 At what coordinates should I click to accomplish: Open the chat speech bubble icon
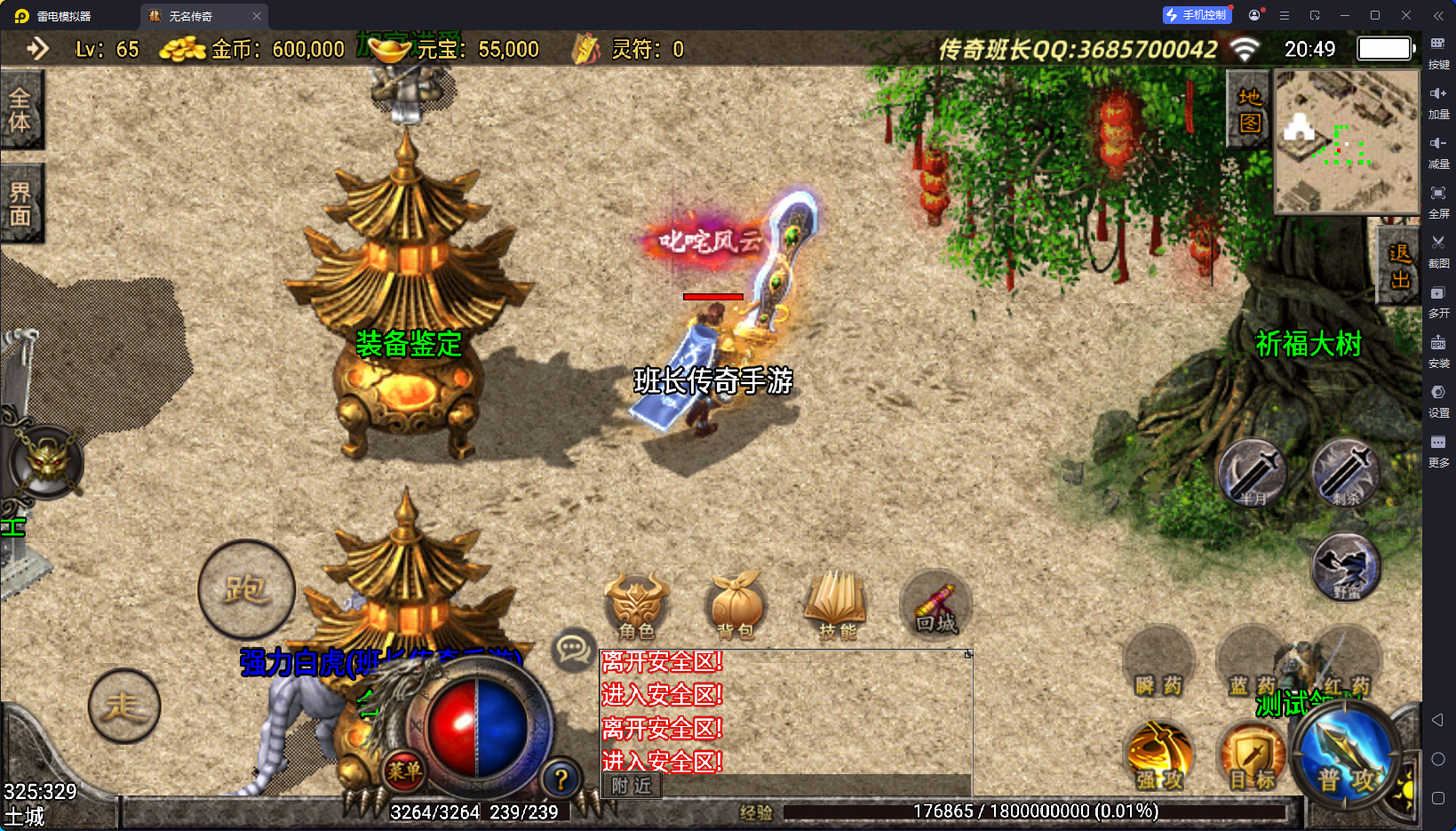(573, 650)
